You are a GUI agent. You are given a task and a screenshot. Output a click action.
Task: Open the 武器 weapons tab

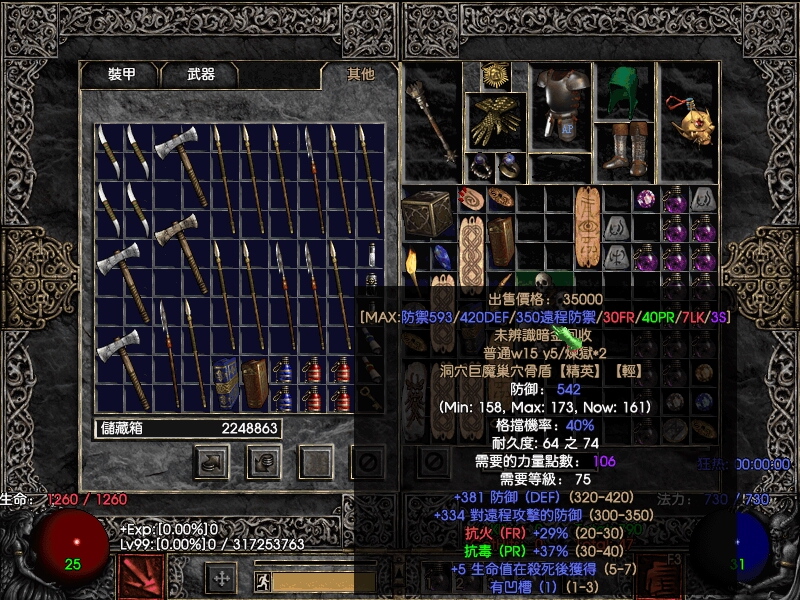(200, 75)
